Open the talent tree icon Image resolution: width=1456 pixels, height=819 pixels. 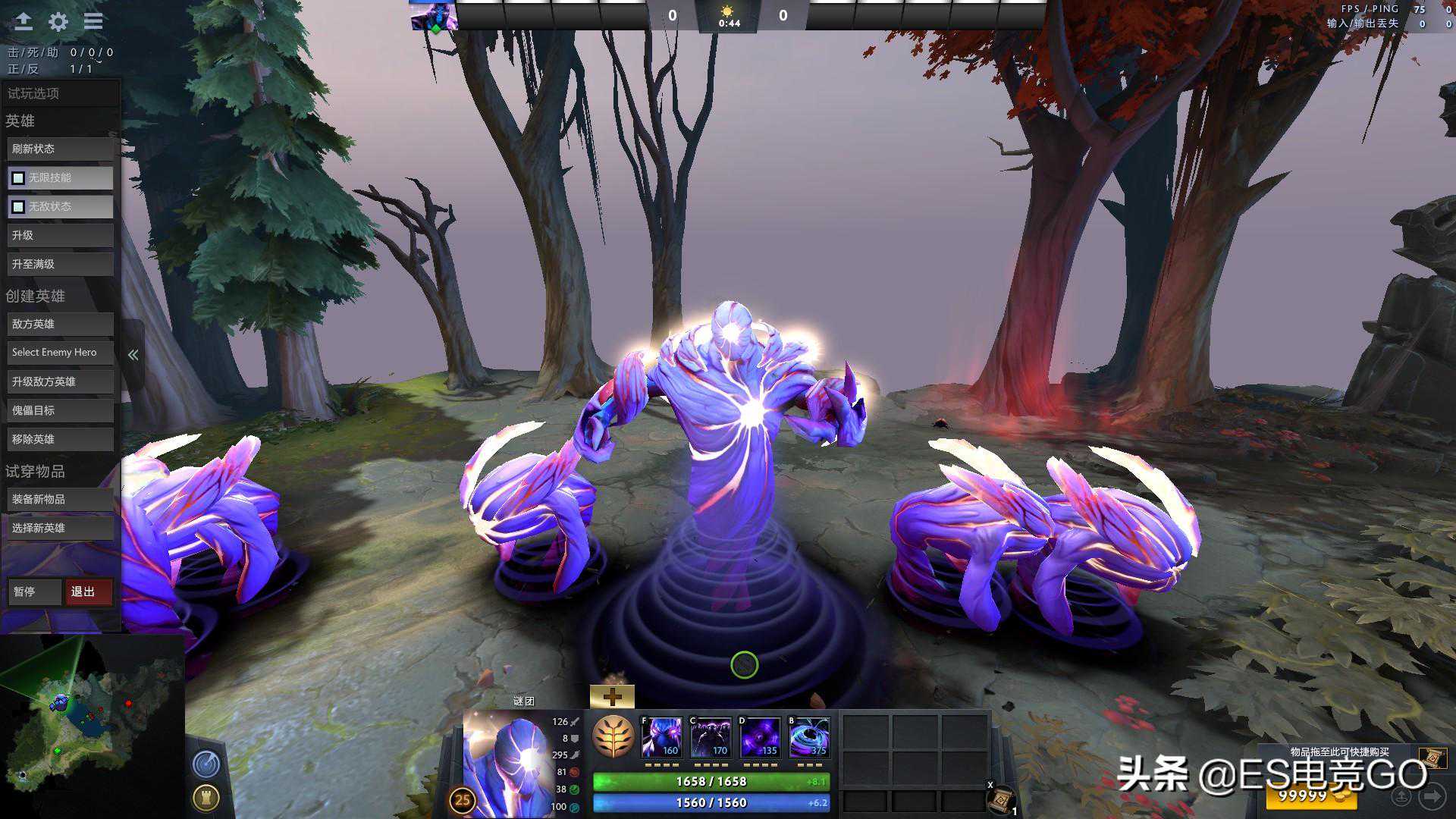click(613, 737)
